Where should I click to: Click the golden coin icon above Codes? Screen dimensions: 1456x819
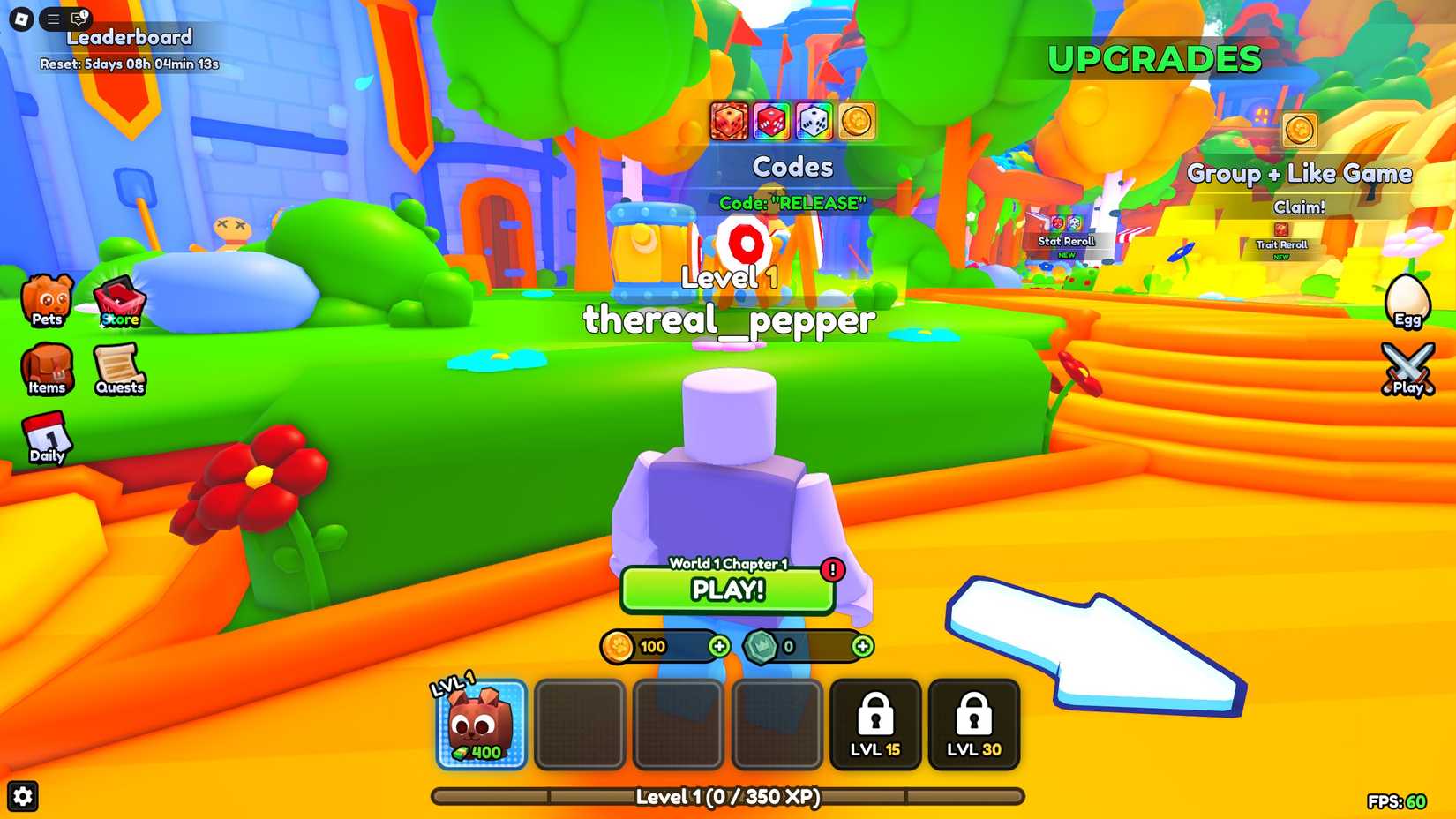pyautogui.click(x=855, y=123)
